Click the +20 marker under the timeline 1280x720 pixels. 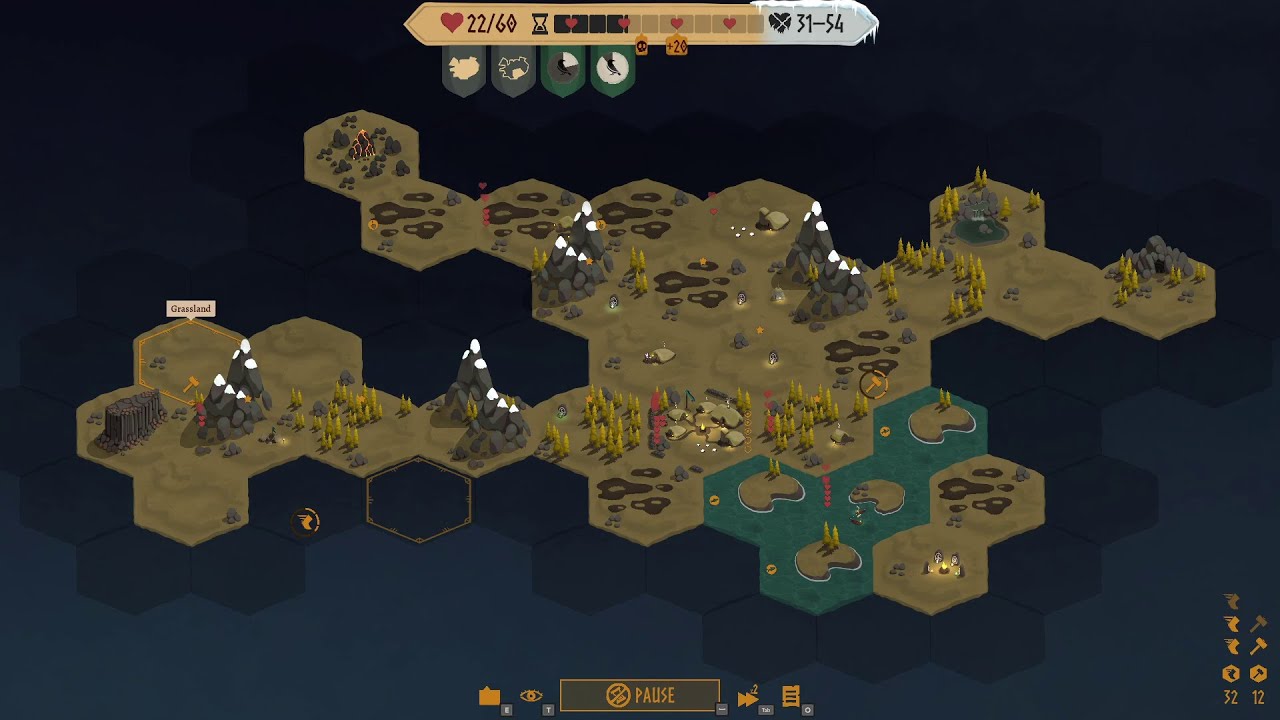point(676,46)
